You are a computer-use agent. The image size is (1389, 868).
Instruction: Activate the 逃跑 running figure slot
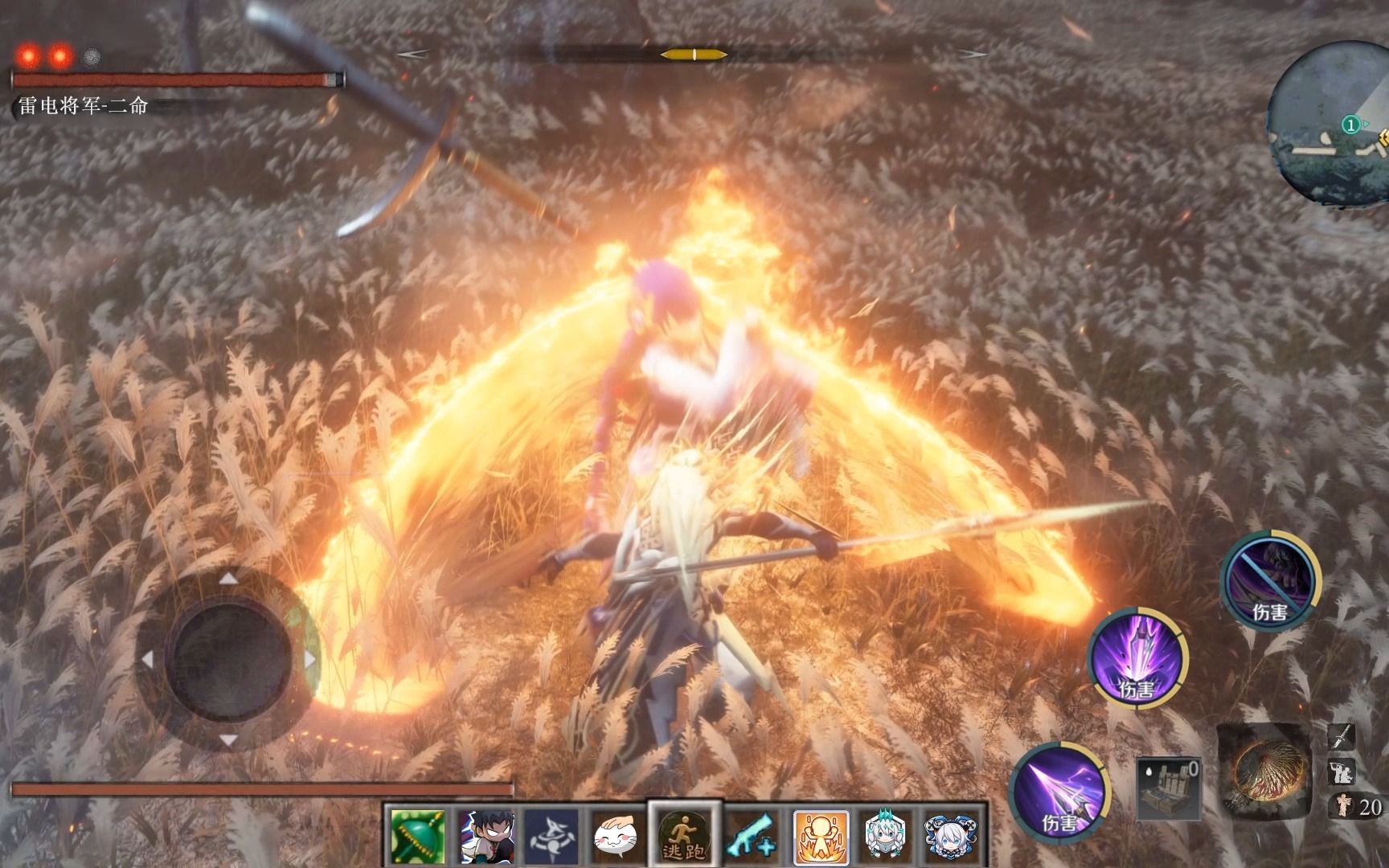[685, 837]
